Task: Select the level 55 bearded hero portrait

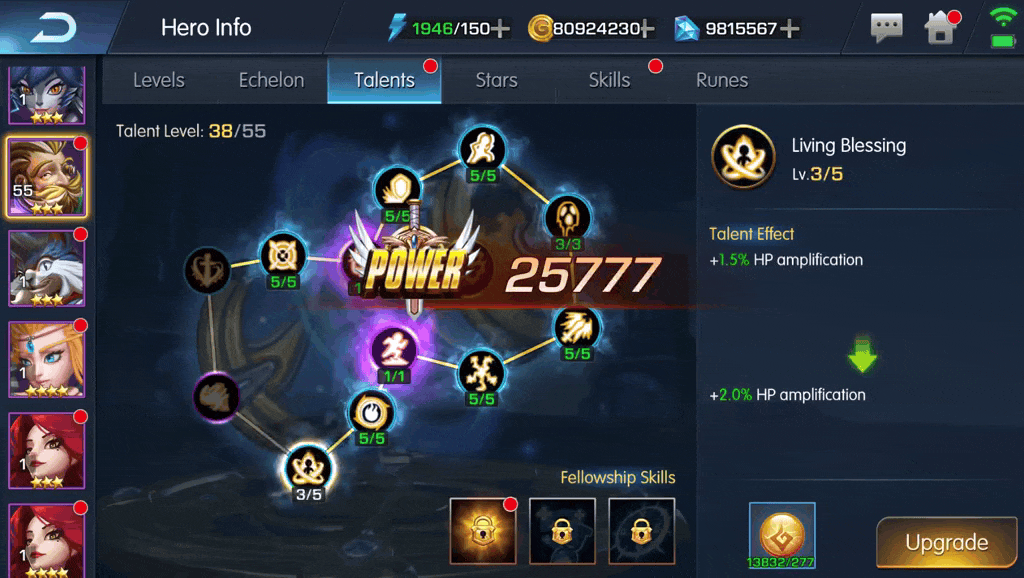Action: (x=47, y=177)
